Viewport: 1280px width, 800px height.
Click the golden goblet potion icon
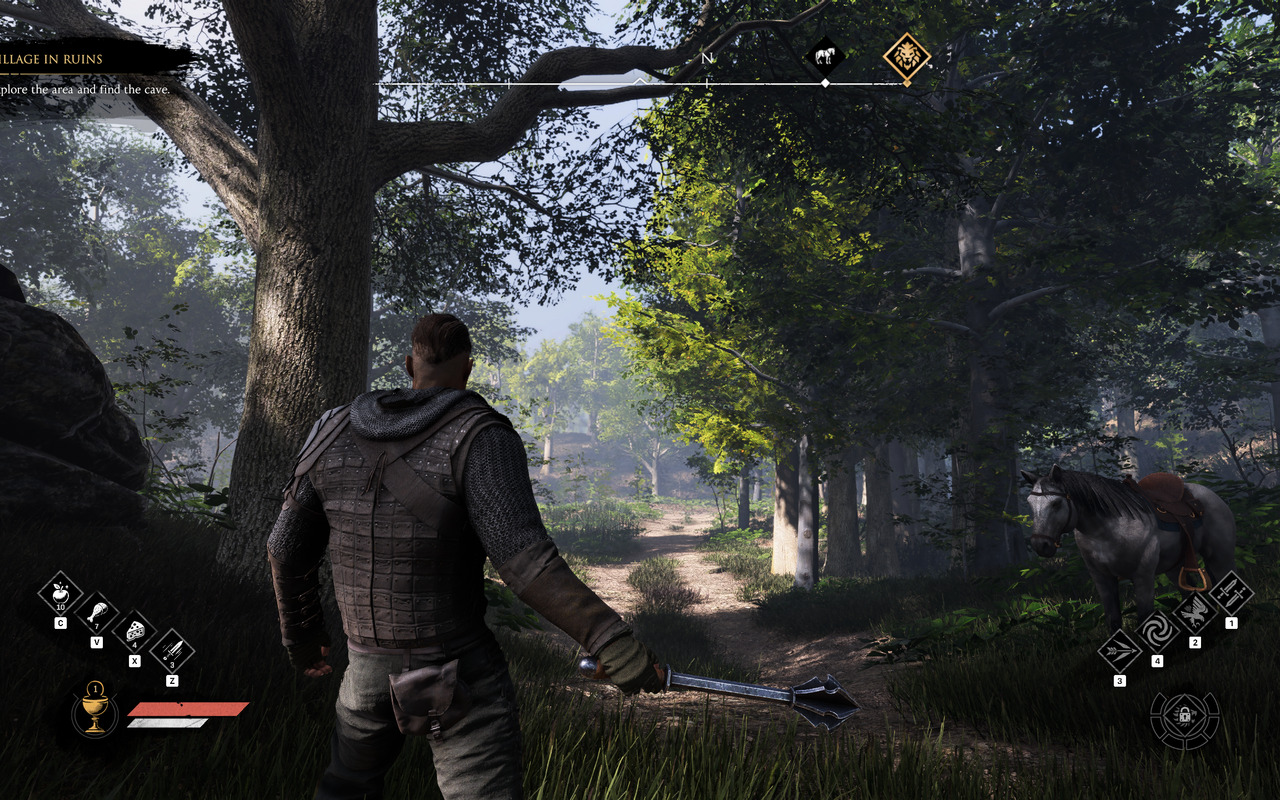pyautogui.click(x=95, y=712)
